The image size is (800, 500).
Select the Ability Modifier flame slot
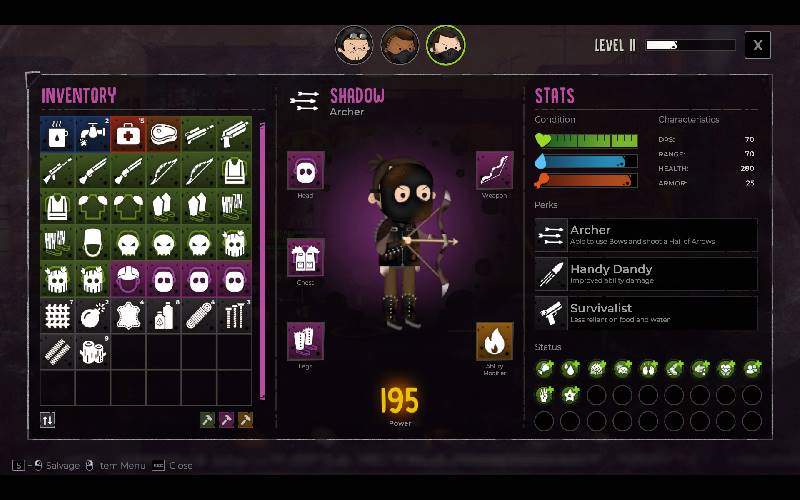494,343
